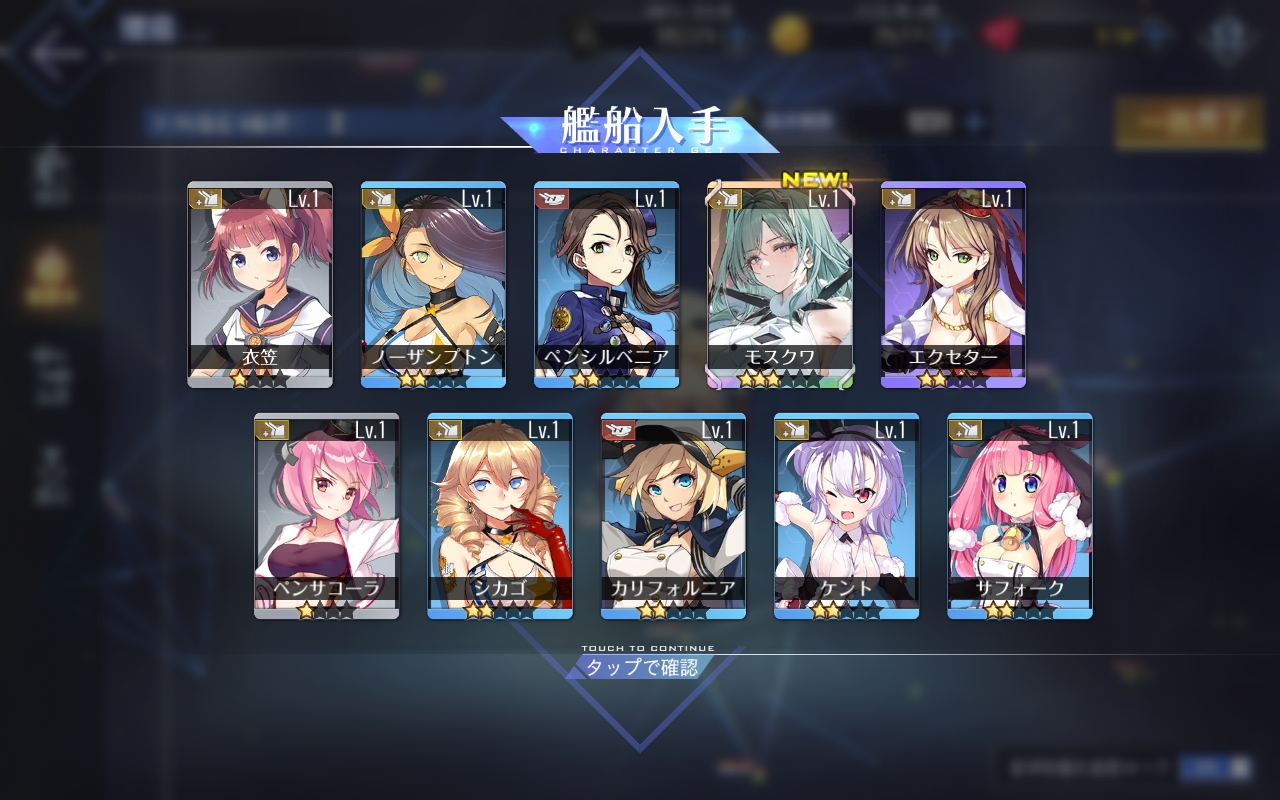The image size is (1280, 800).
Task: Select the サフォーク ship card
Action: click(1020, 516)
